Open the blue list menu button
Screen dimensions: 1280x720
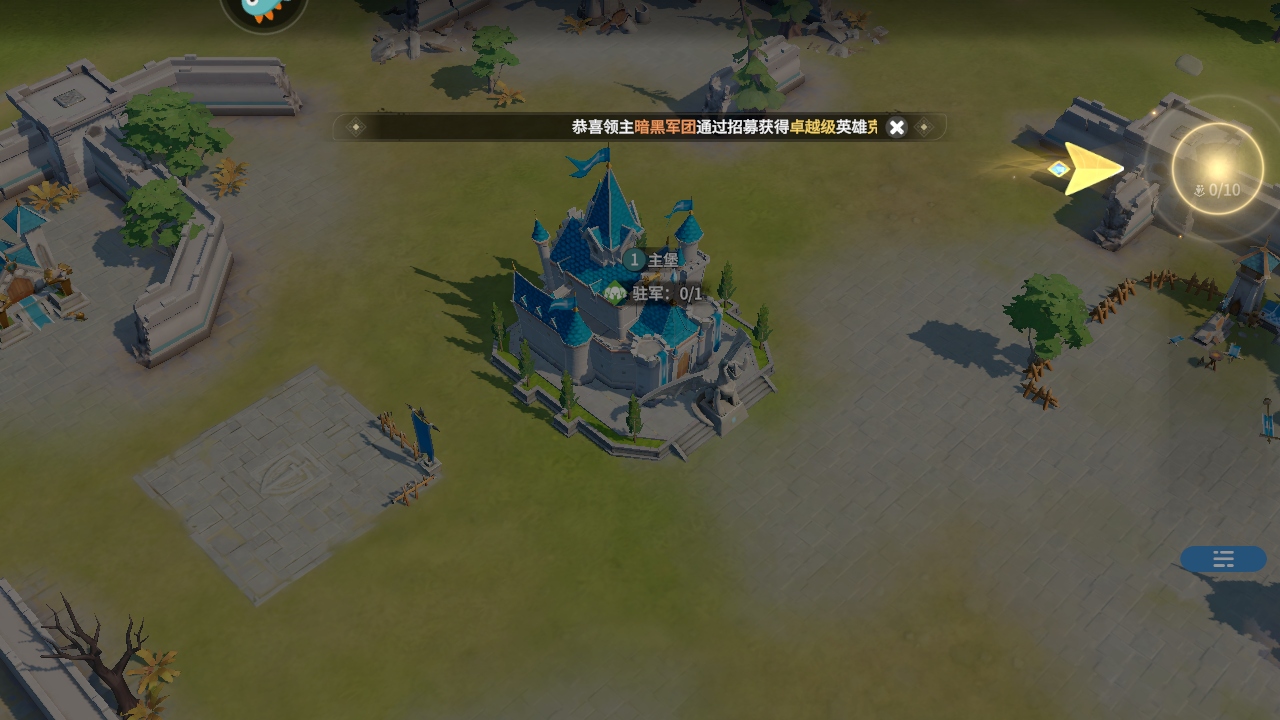(x=1223, y=559)
